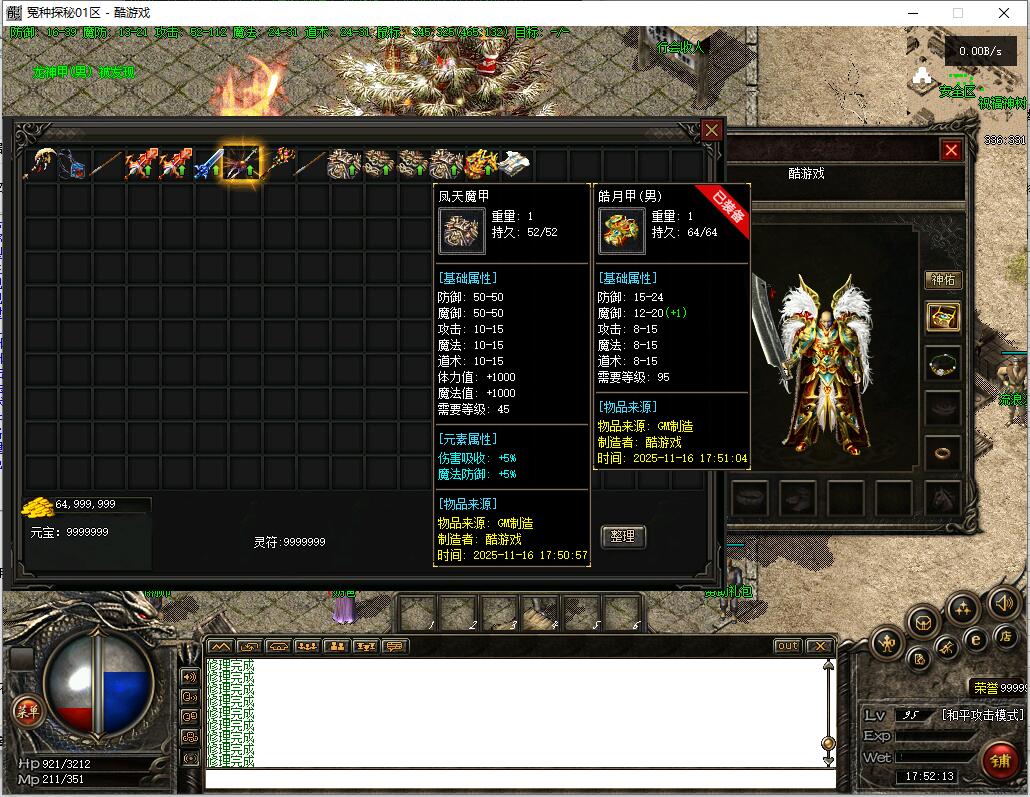Open the round e button
The width and height of the screenshot is (1030, 797).
[976, 639]
